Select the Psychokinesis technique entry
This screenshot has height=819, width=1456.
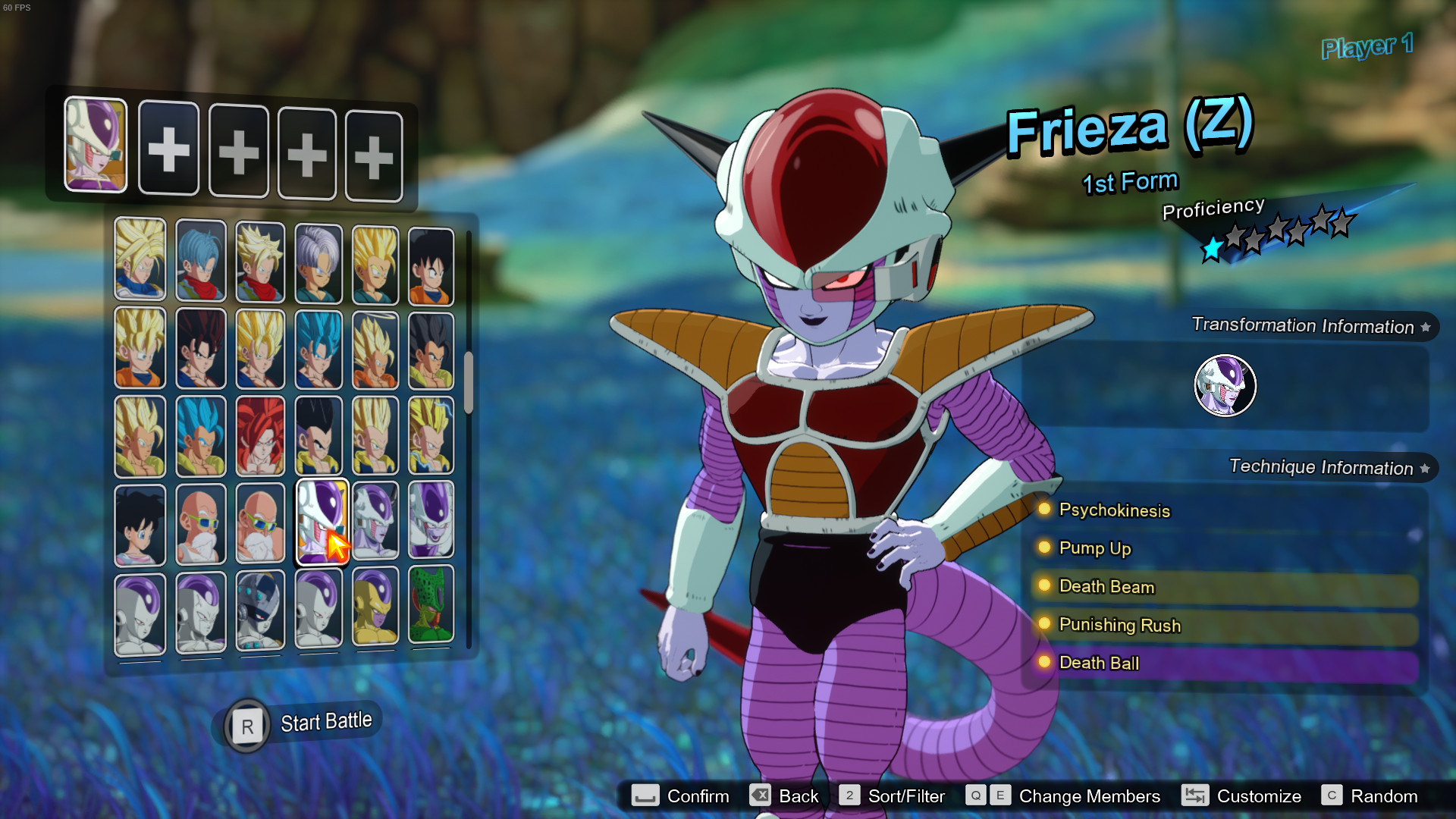(x=1114, y=510)
